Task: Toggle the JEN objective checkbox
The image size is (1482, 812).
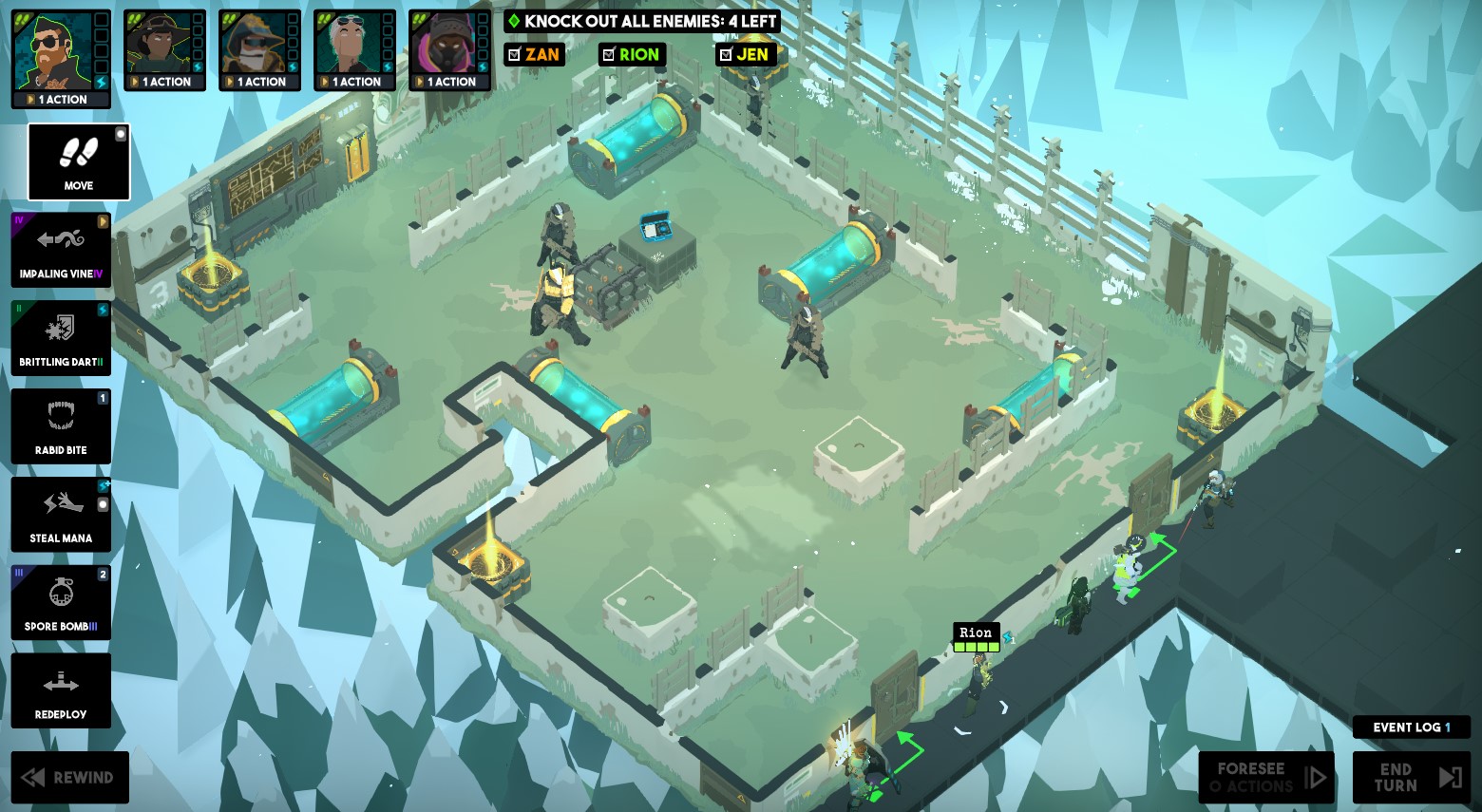Action: pos(728,54)
